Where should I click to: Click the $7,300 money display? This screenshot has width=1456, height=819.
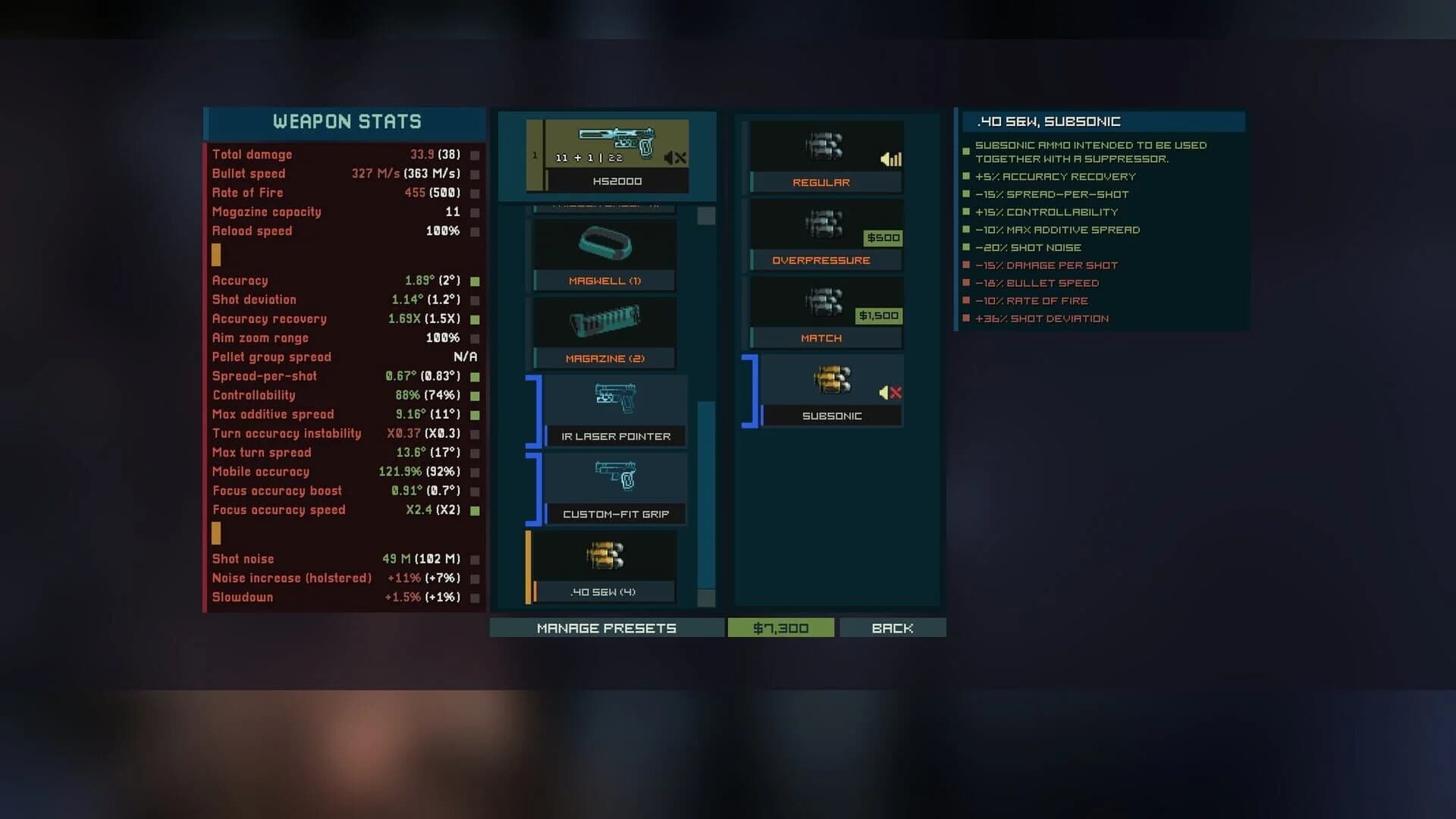(x=781, y=628)
